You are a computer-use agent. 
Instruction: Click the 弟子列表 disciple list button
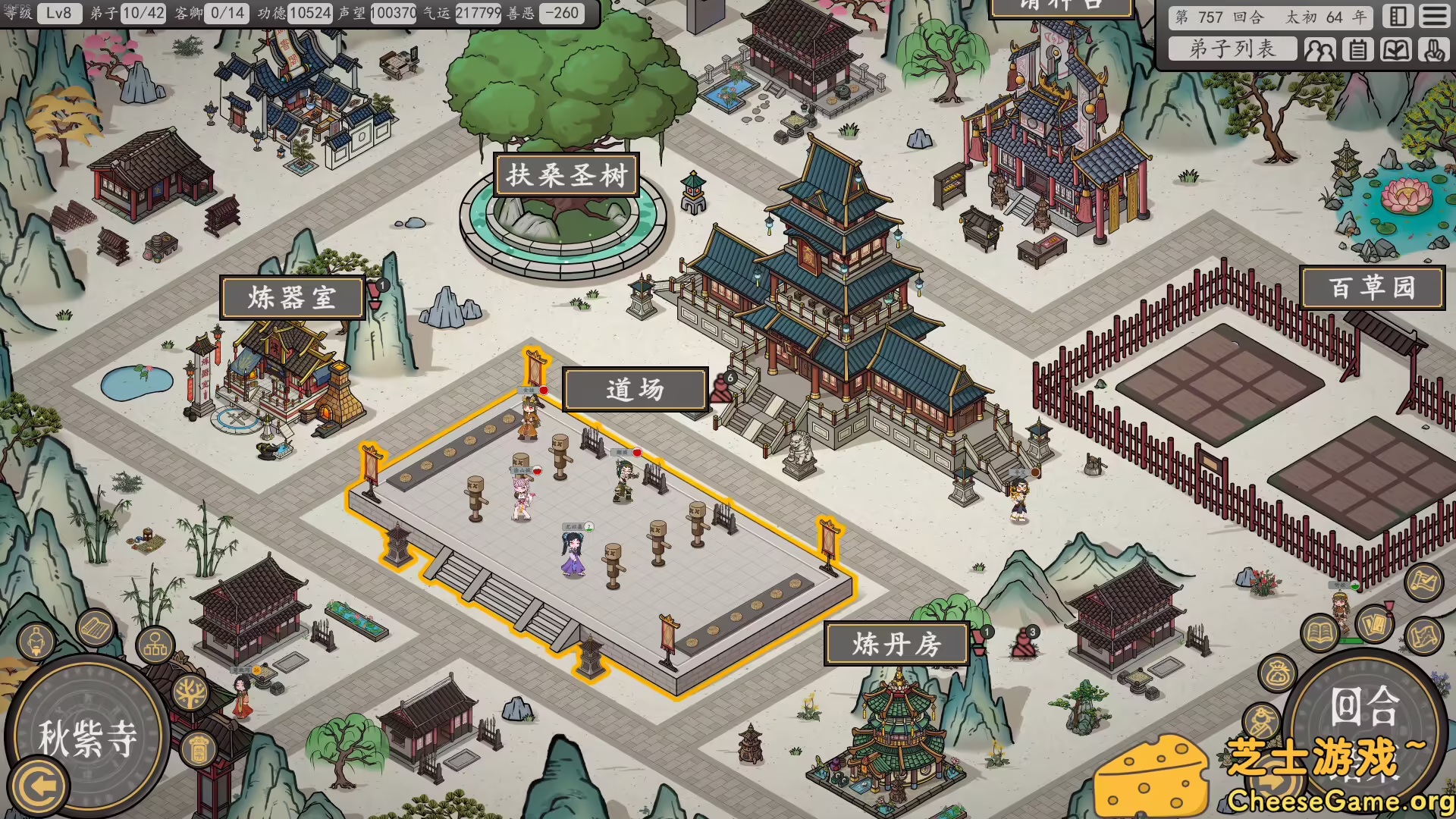pos(1234,49)
